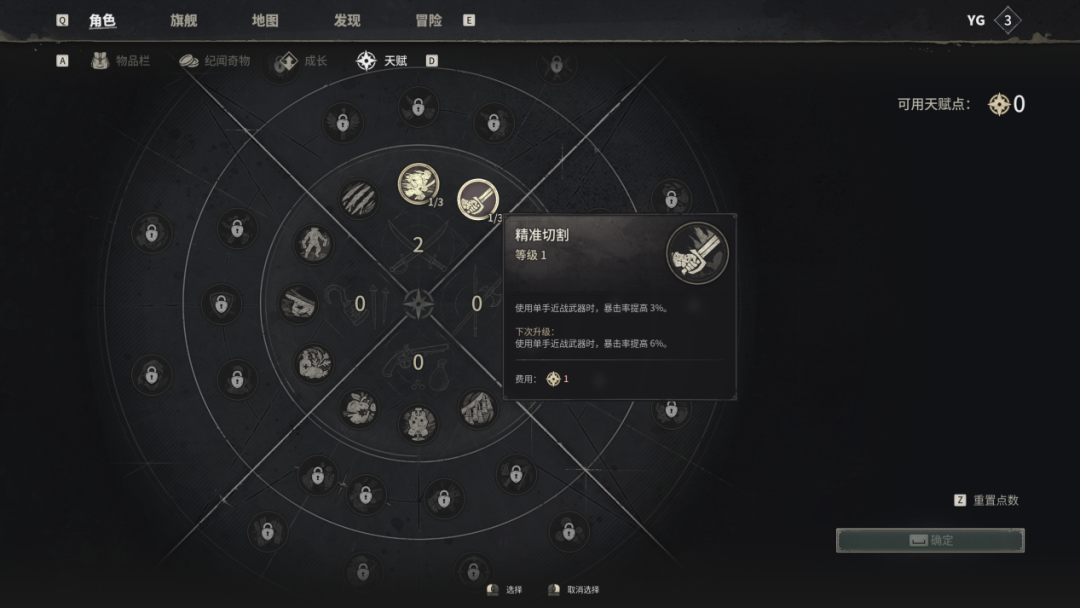The height and width of the screenshot is (608, 1080).
Task: Confirm with the 确定 button
Action: pos(930,540)
